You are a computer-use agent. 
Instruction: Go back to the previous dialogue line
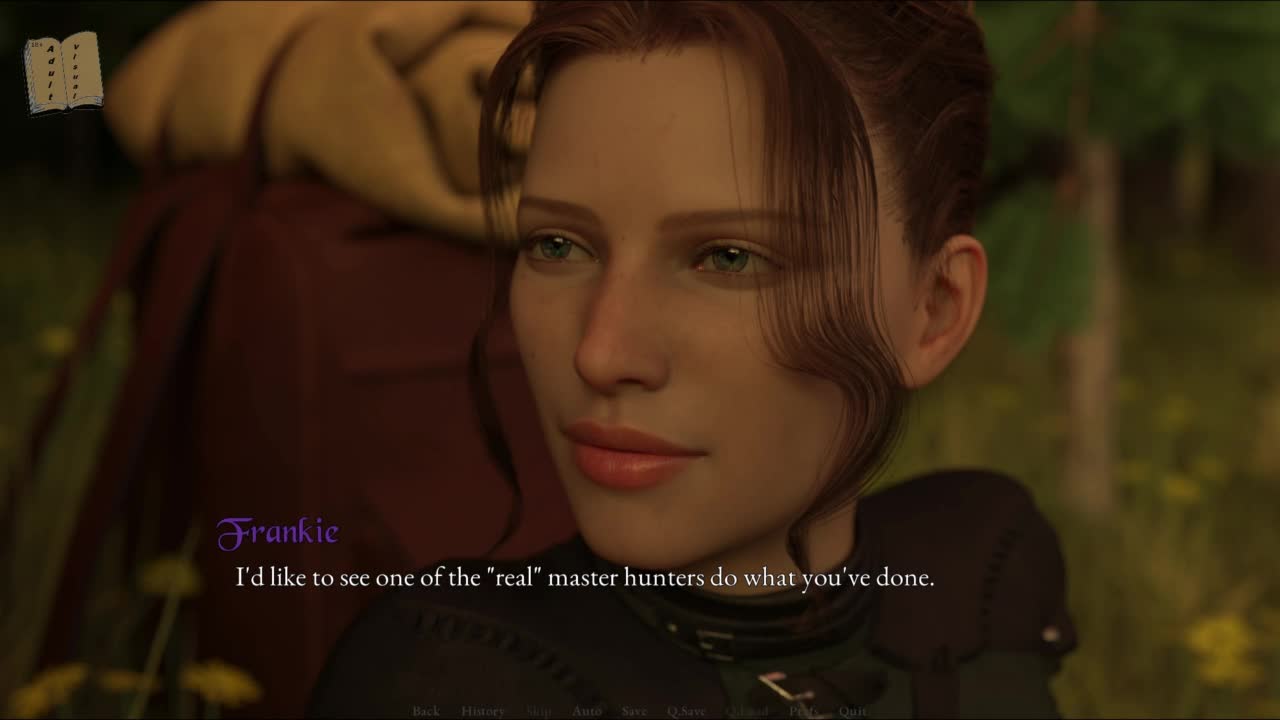tap(426, 711)
